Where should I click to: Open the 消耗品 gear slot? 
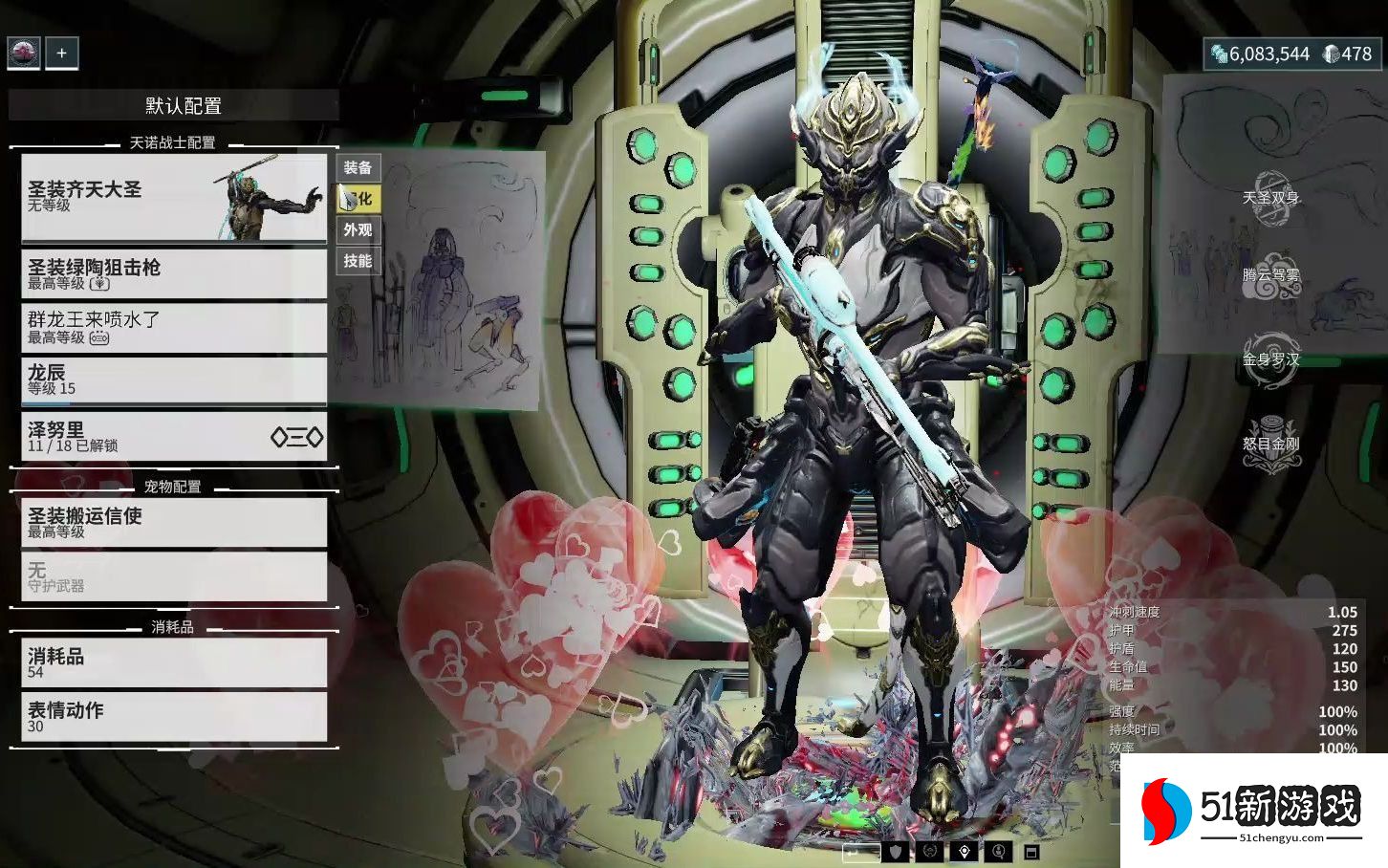tap(174, 662)
